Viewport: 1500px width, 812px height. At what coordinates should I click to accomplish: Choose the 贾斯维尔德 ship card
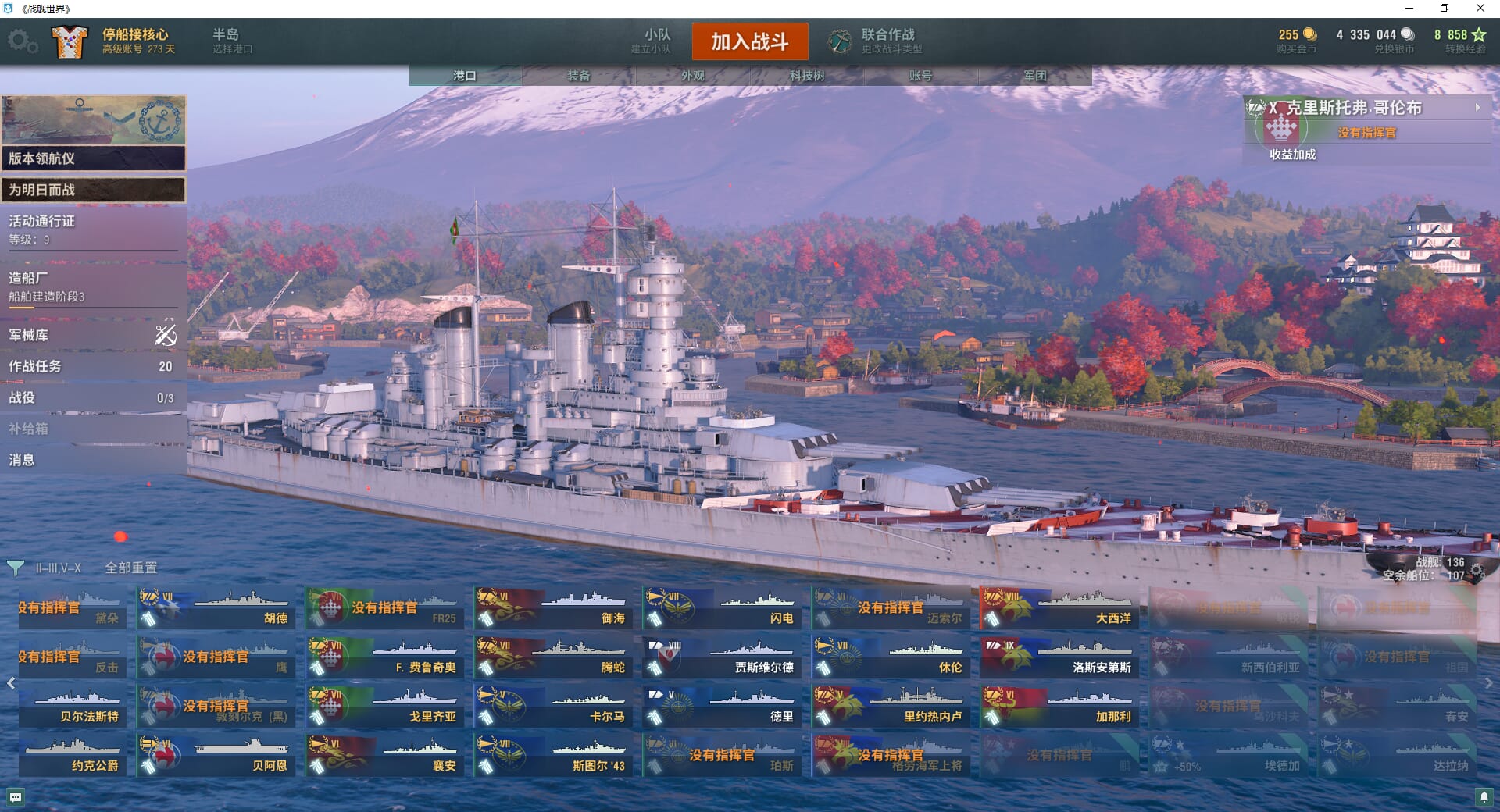pos(720,657)
